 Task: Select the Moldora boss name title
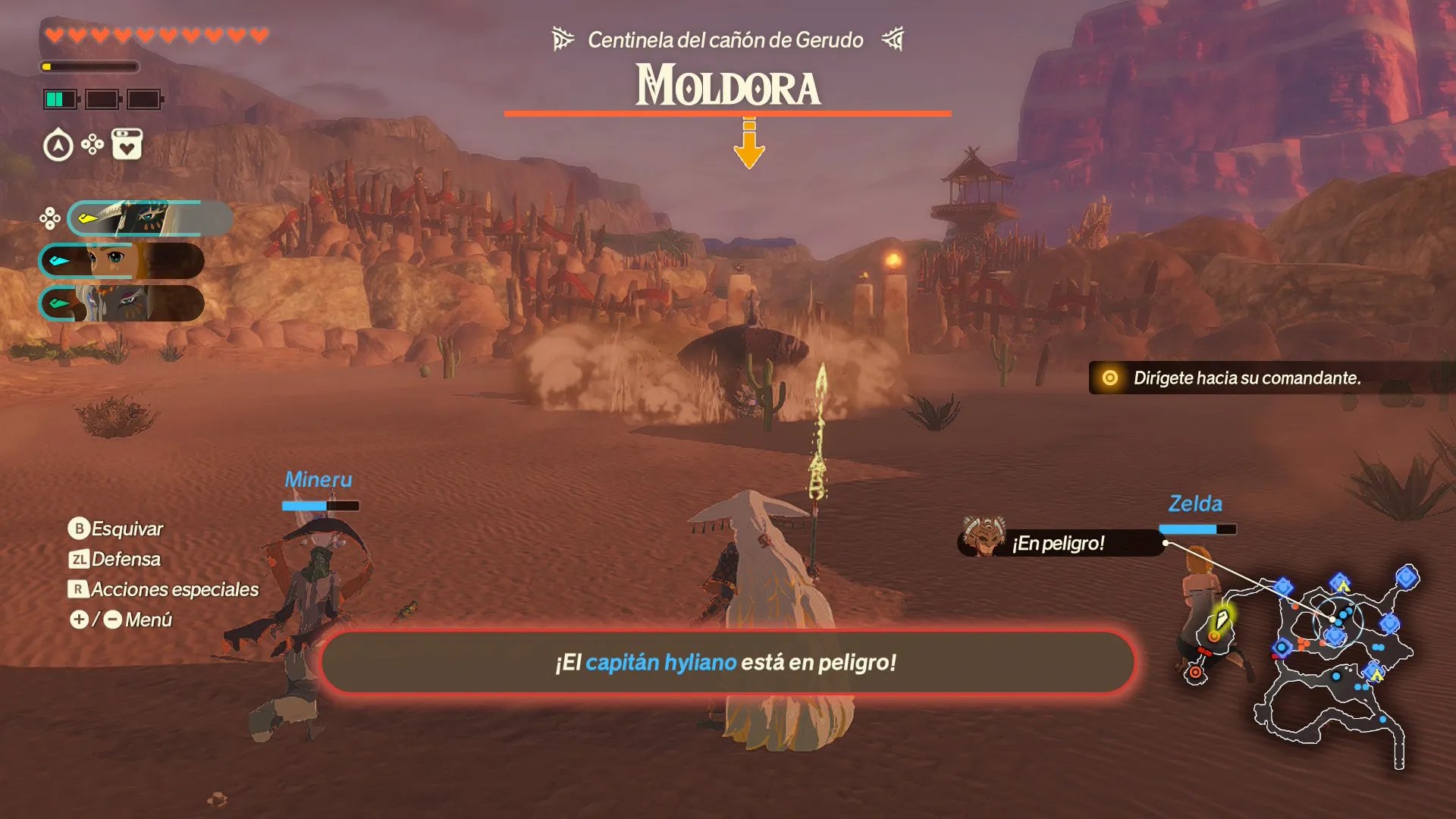[727, 86]
